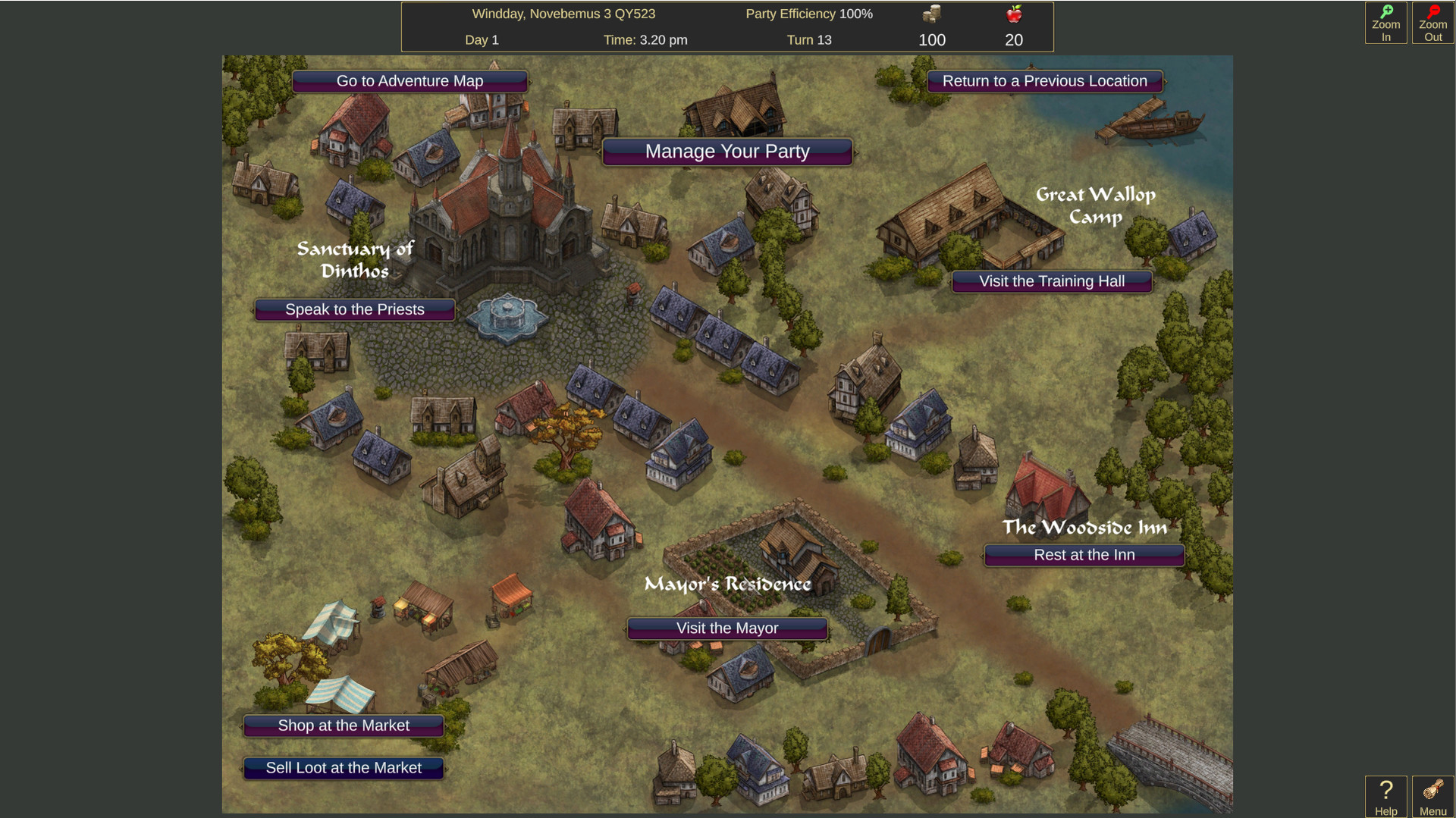The image size is (1456, 818).
Task: Open Manage Your Party
Action: click(x=726, y=152)
